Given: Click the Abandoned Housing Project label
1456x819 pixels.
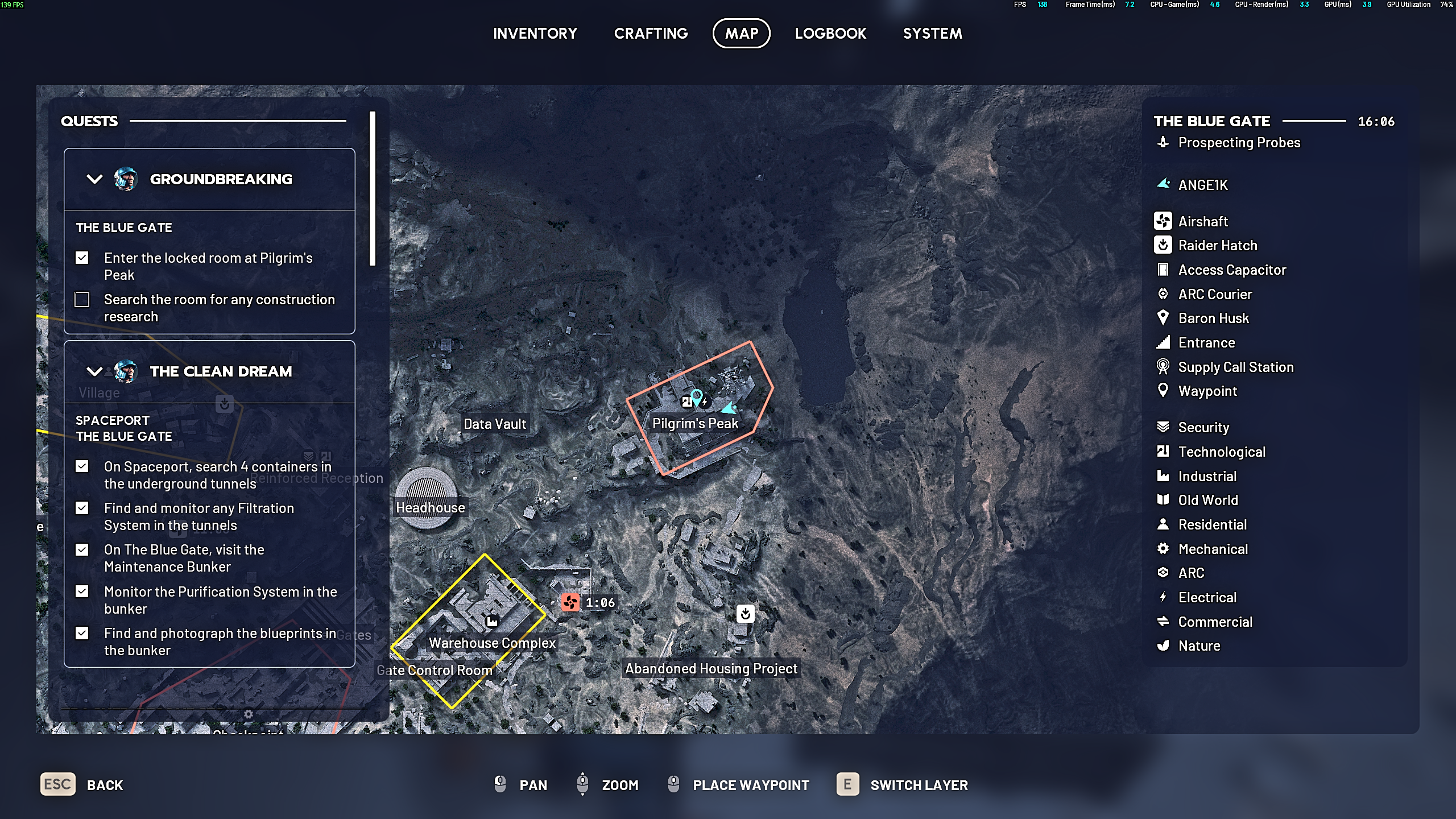Looking at the screenshot, I should tap(711, 668).
